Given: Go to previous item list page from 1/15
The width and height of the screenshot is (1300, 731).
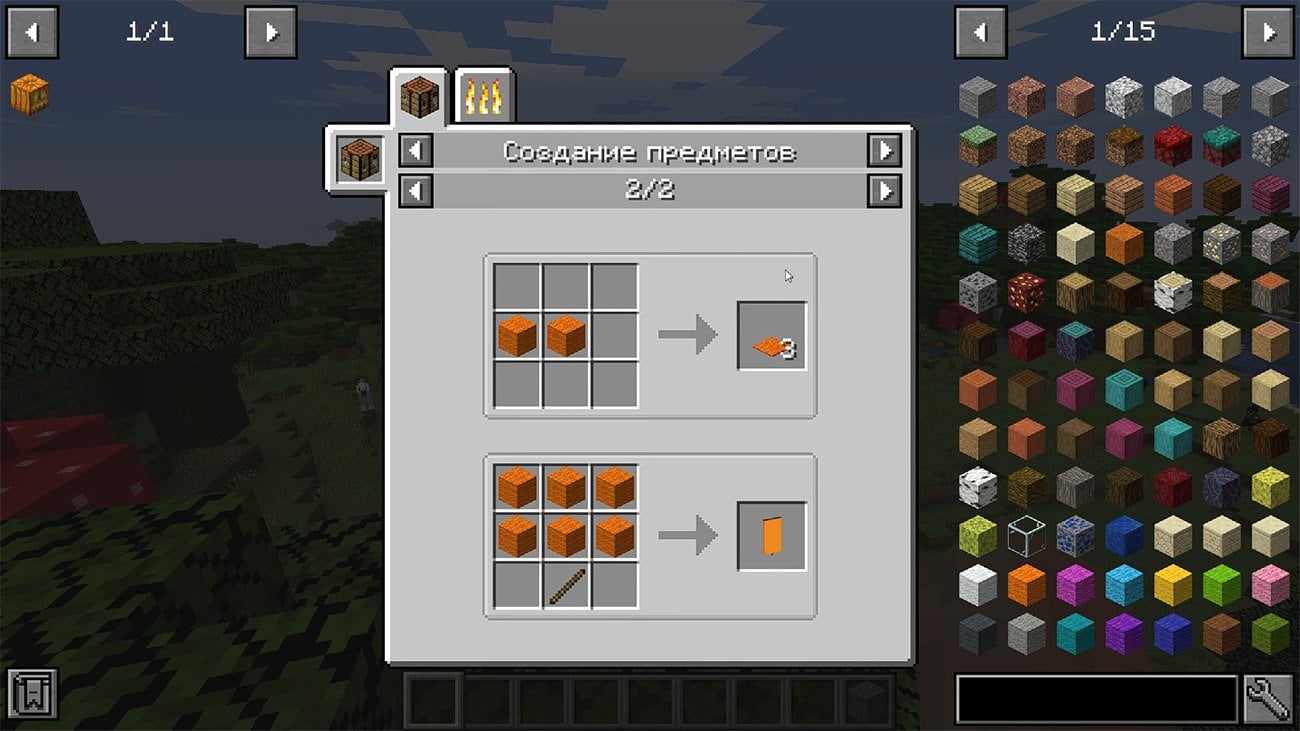Looking at the screenshot, I should point(980,33).
